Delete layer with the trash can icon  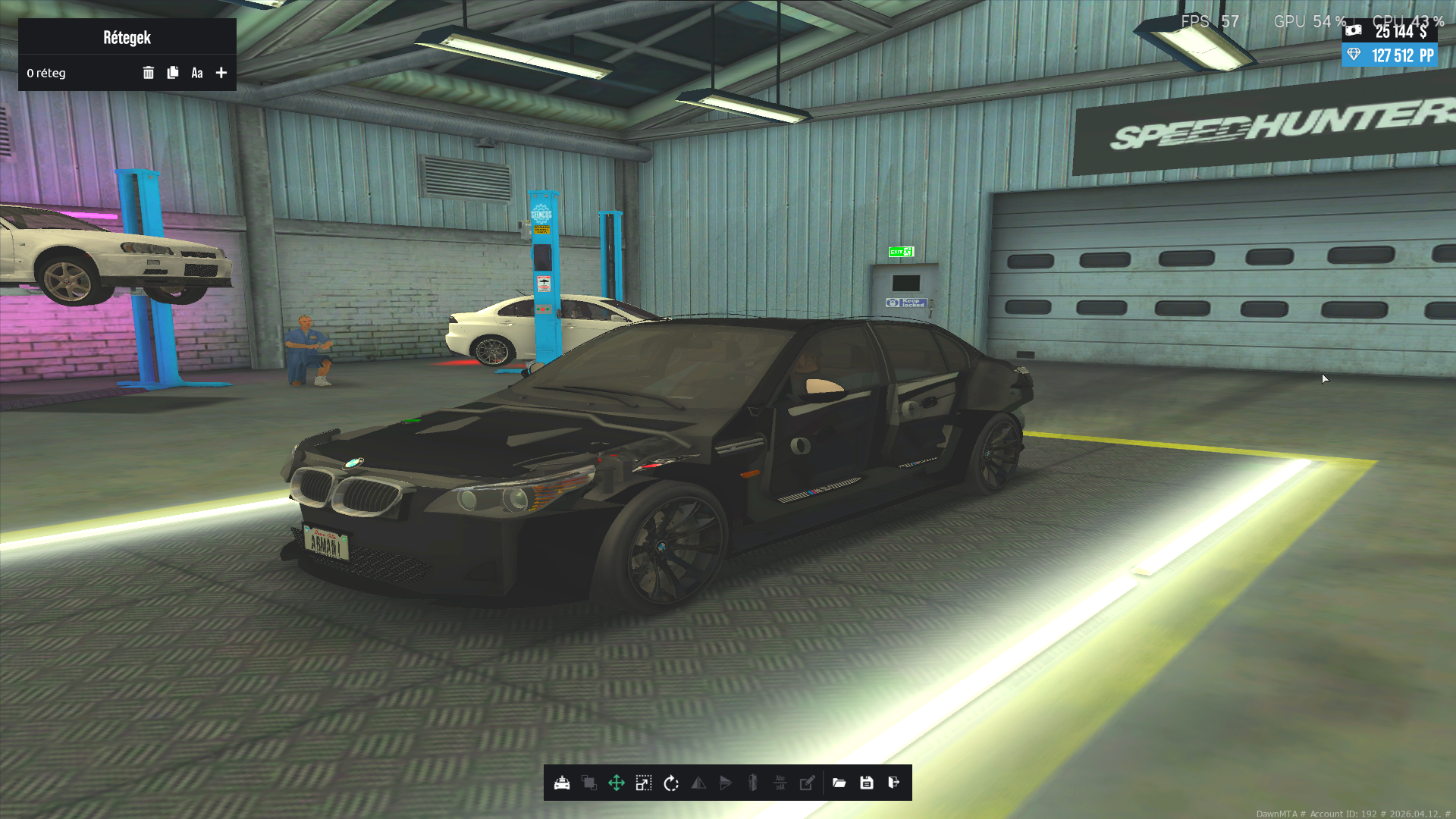tap(149, 73)
